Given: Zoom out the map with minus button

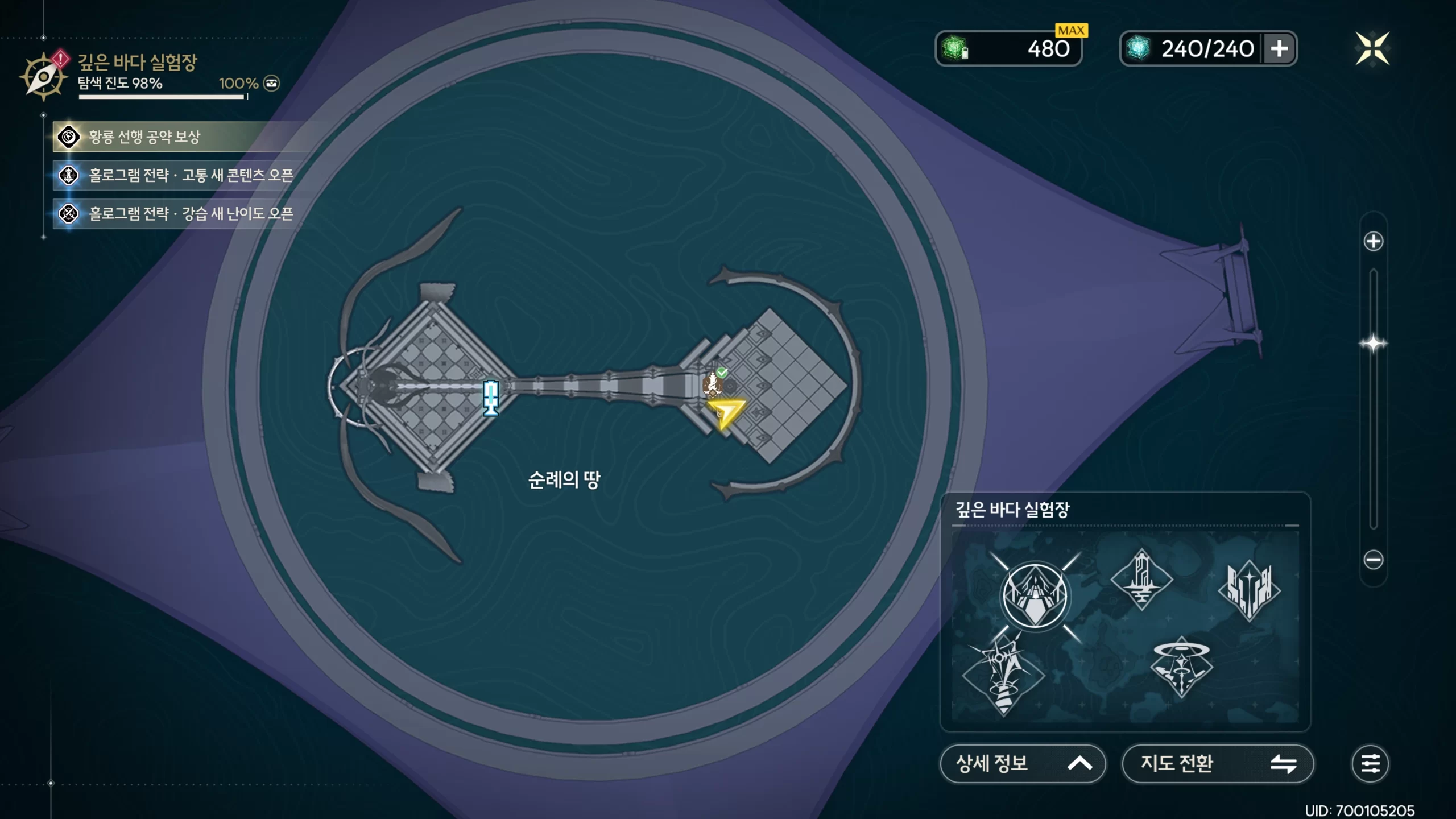Looking at the screenshot, I should (1373, 560).
